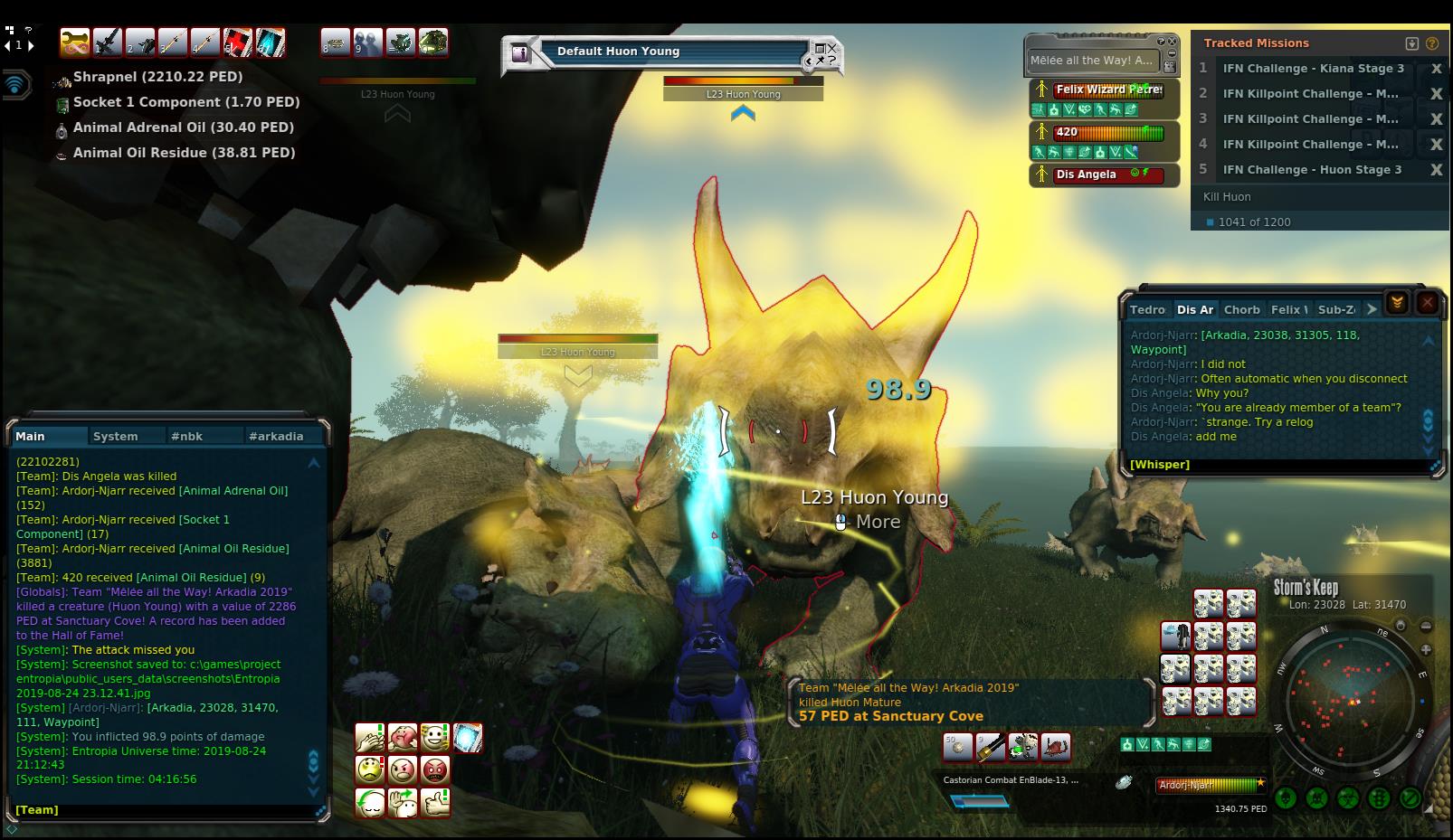Remove IFN Challenge - Kiana Stage 3 from tracking
The image size is (1453, 840).
click(1435, 69)
